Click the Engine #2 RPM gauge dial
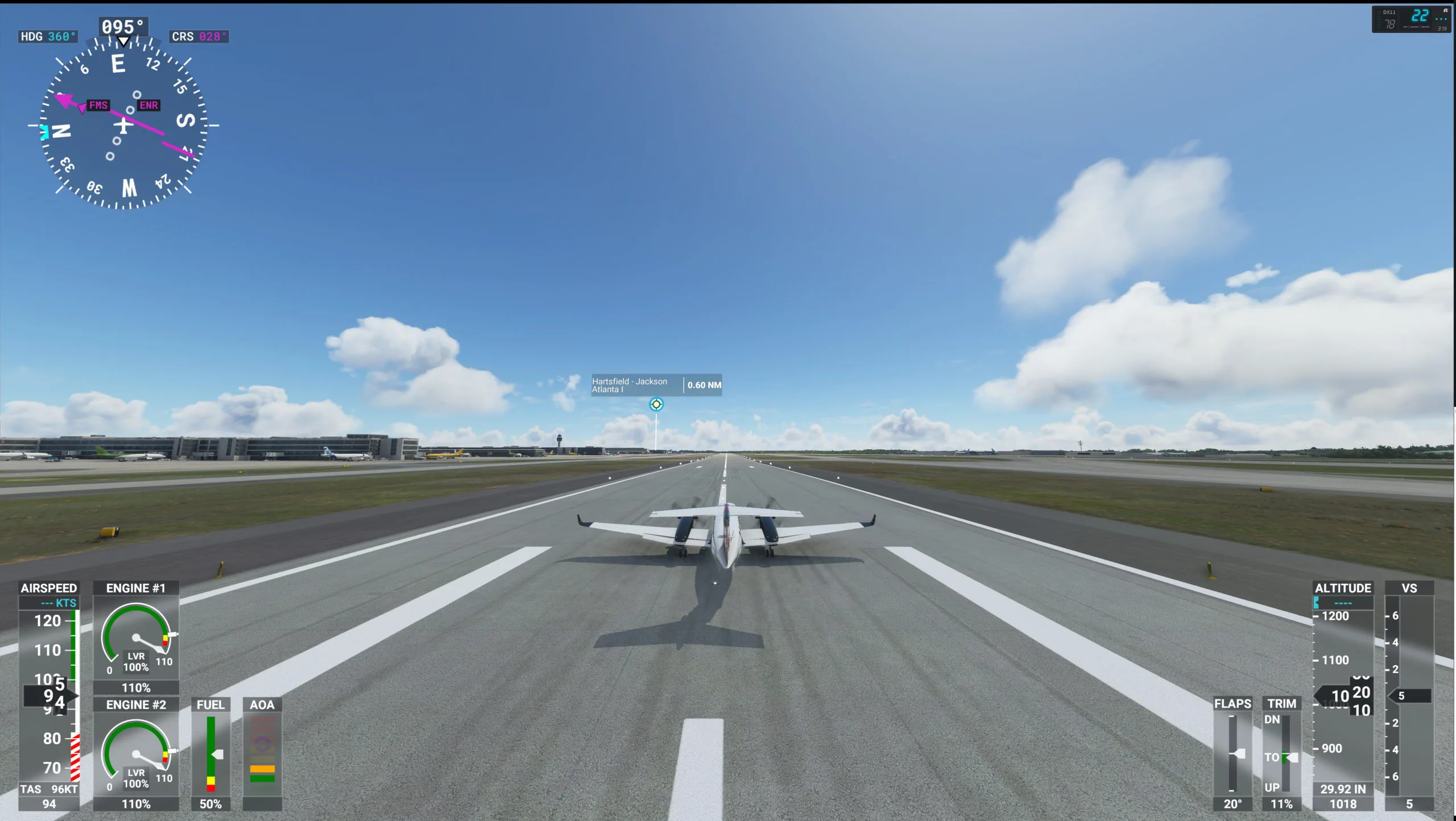The image size is (1456, 821). pyautogui.click(x=135, y=753)
